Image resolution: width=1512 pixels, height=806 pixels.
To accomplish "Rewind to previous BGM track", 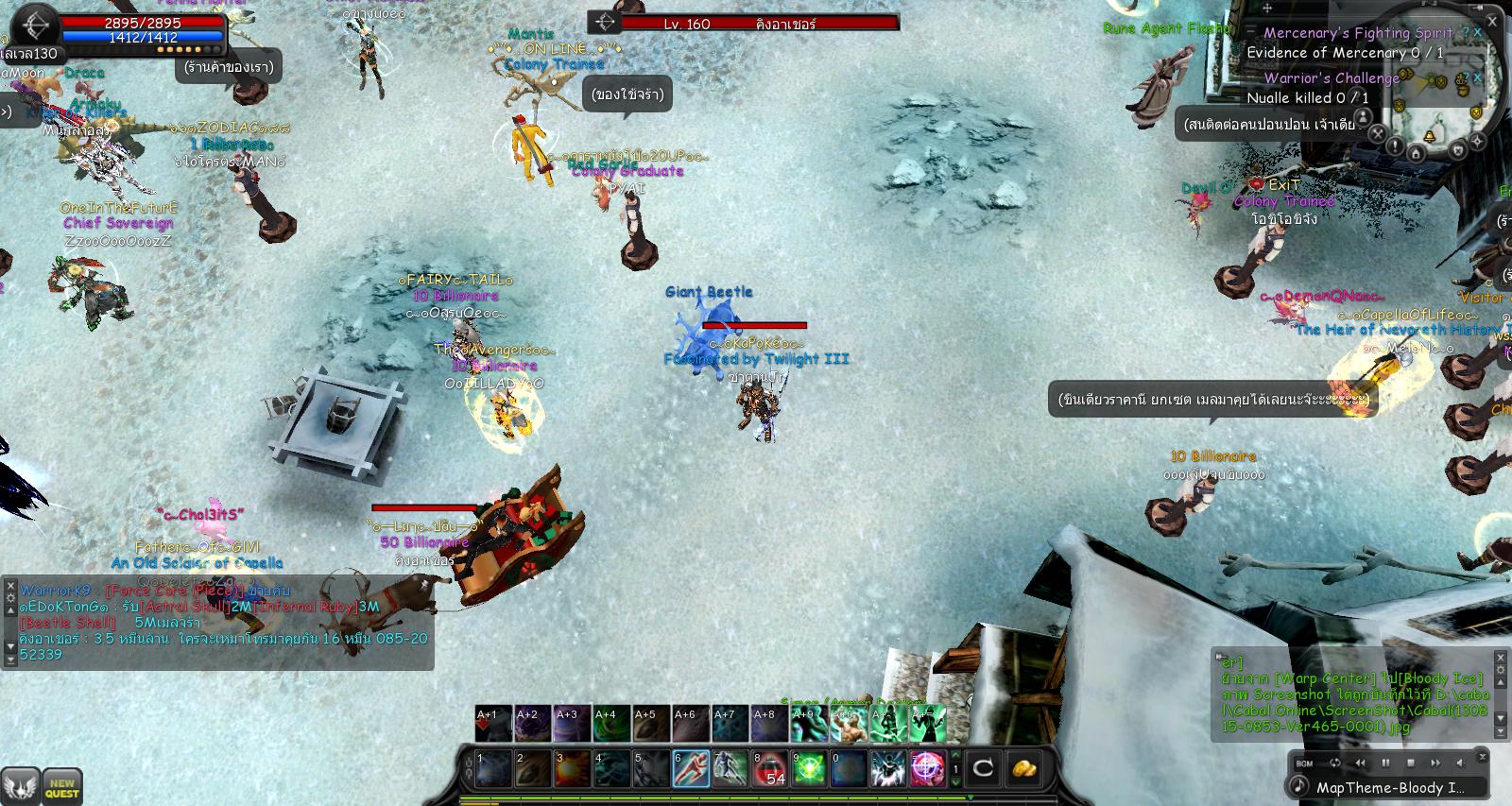I will pos(1361,763).
